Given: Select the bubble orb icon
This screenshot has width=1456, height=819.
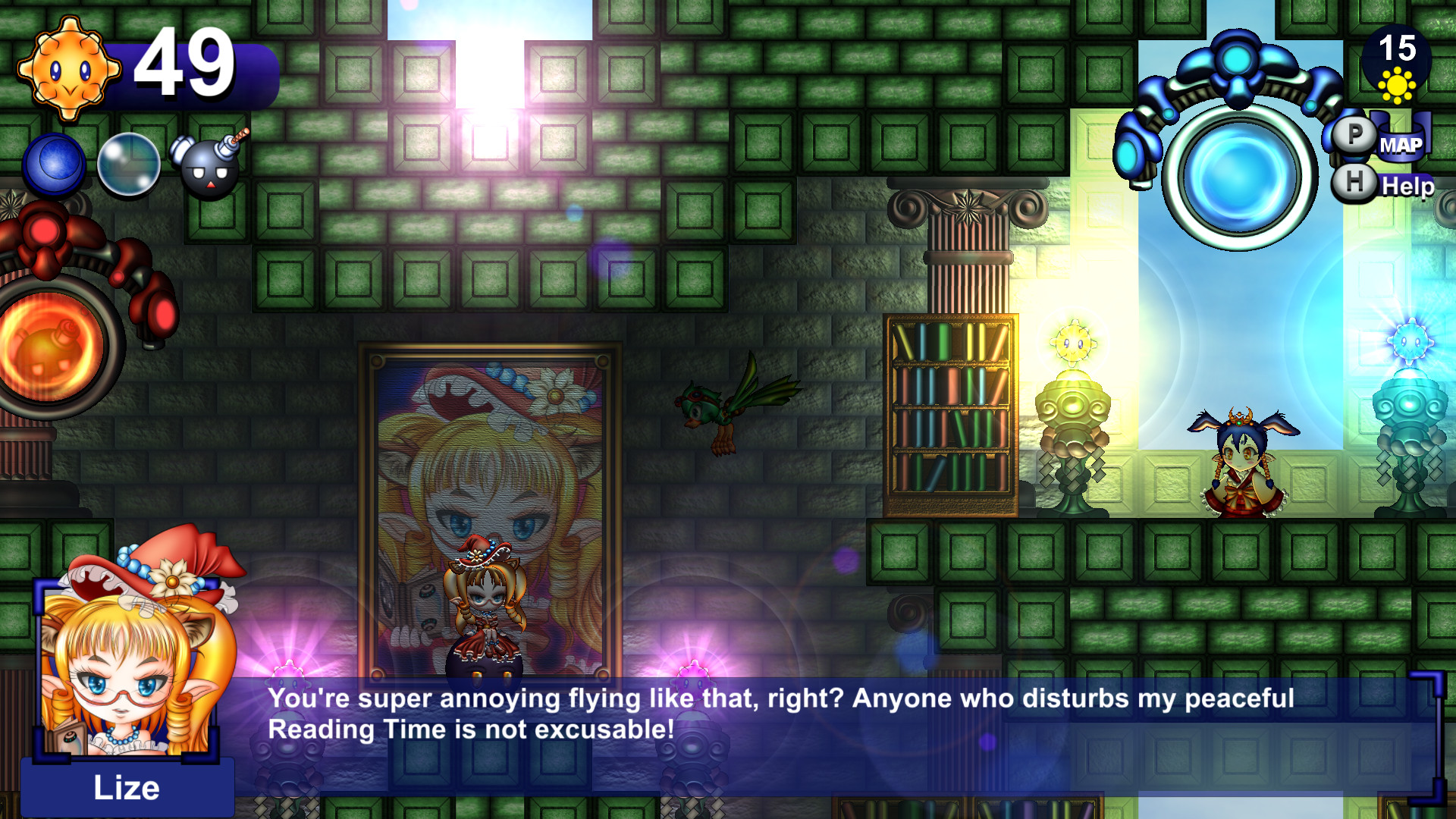Looking at the screenshot, I should [x=130, y=165].
